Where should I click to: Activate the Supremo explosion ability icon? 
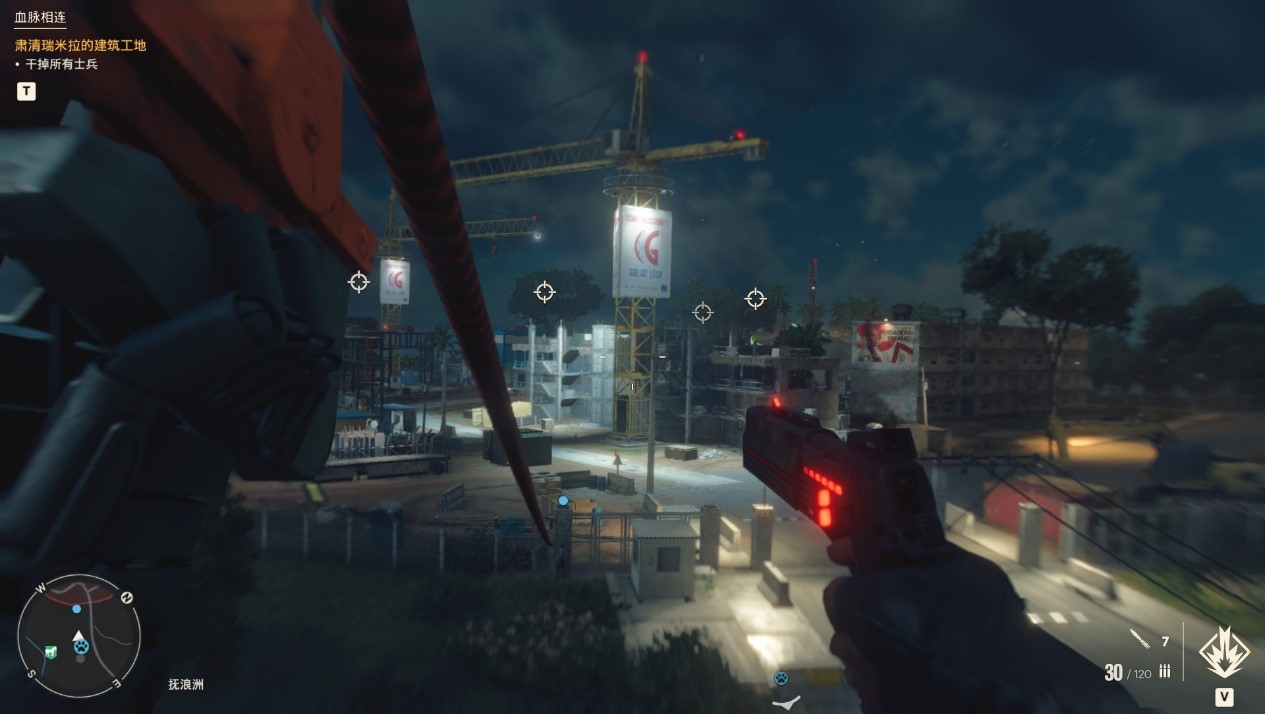point(1223,651)
